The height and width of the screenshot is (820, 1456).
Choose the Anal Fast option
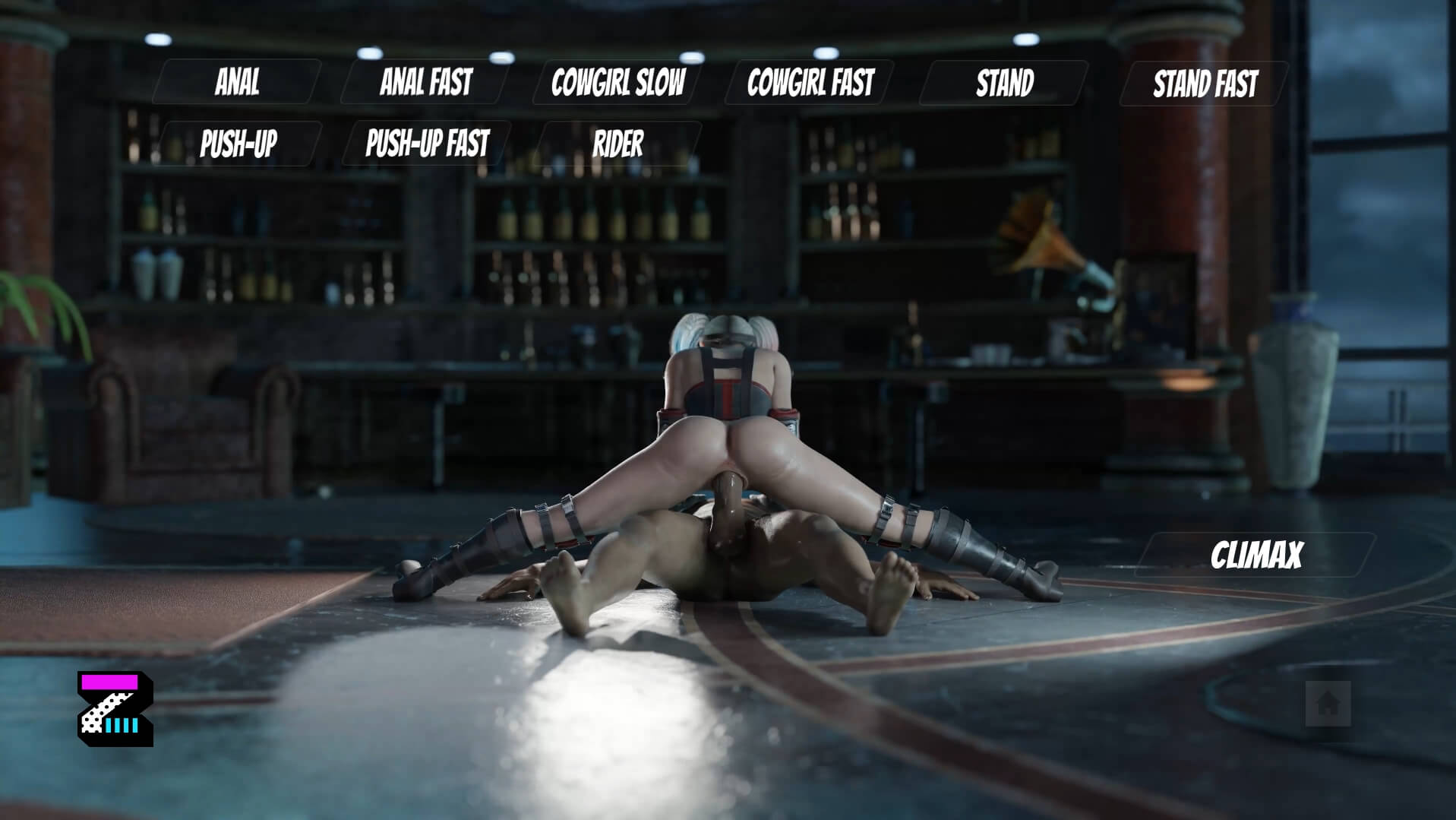(425, 82)
